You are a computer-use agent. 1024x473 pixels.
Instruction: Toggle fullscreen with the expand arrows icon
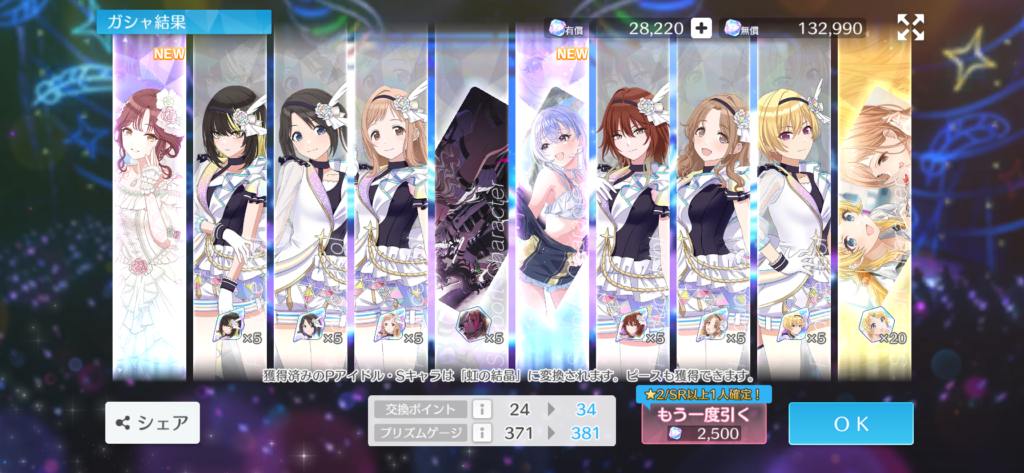910,28
